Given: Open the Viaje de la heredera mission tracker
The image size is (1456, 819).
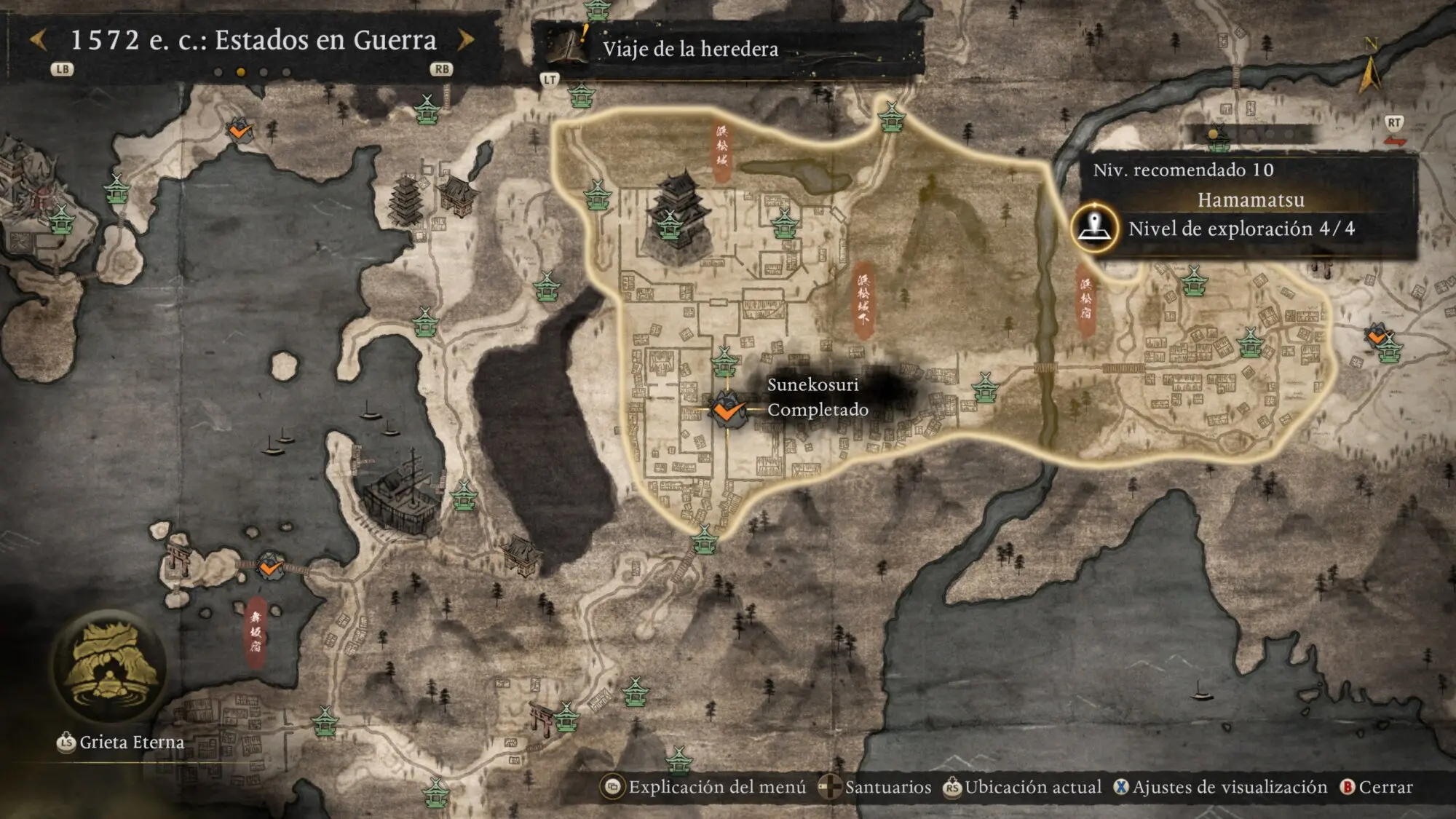Looking at the screenshot, I should pos(689,49).
